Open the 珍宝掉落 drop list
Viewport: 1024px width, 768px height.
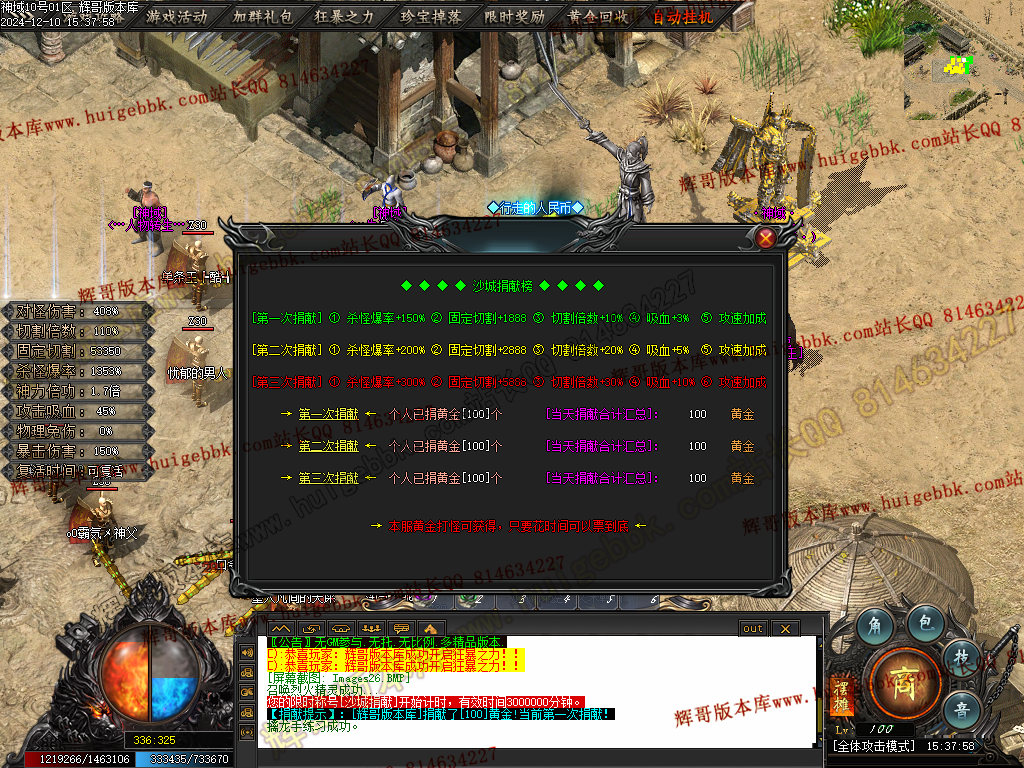(x=430, y=16)
